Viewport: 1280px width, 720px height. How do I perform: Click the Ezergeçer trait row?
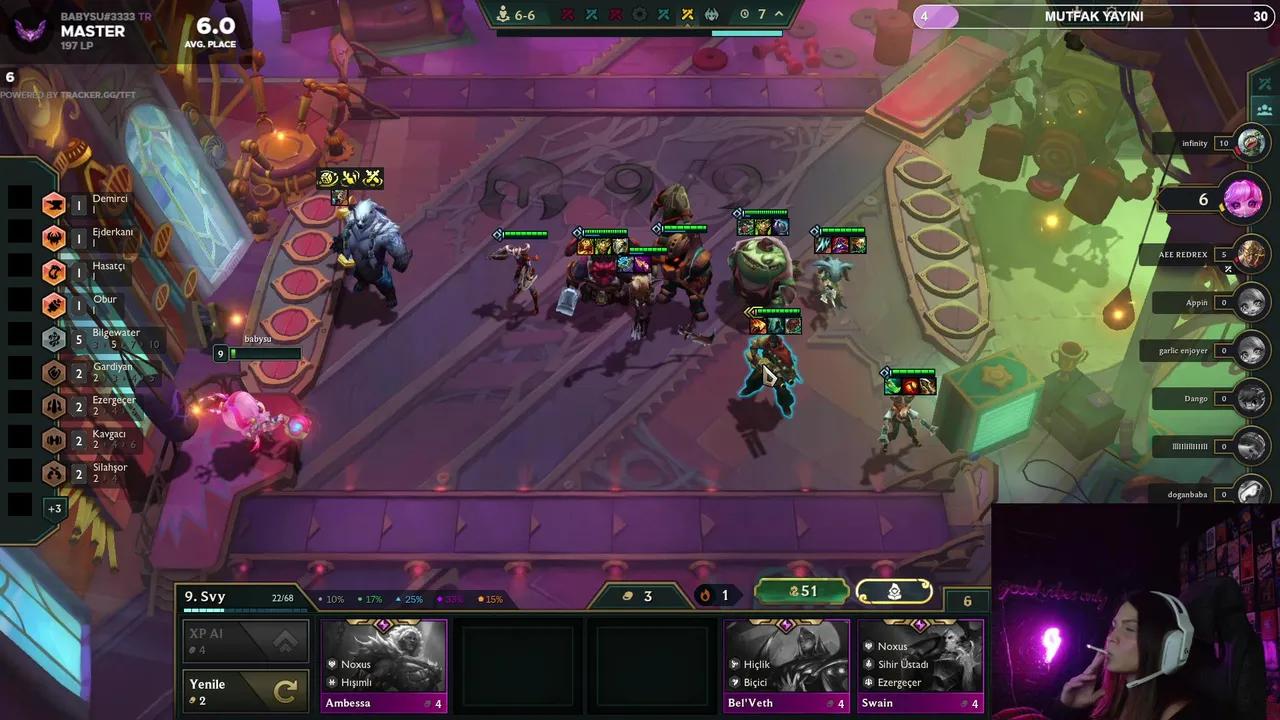(x=100, y=406)
